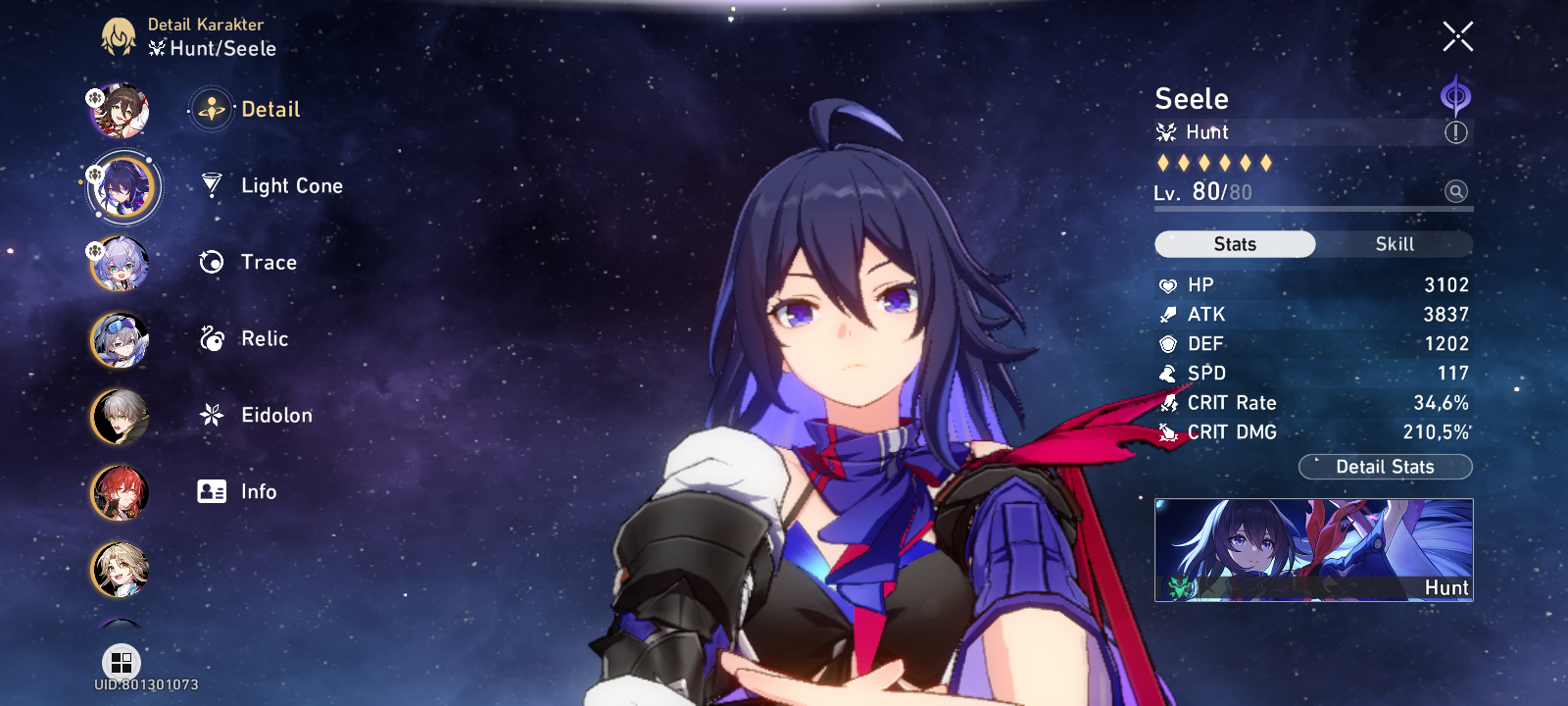Close the character detail screen

[1457, 35]
